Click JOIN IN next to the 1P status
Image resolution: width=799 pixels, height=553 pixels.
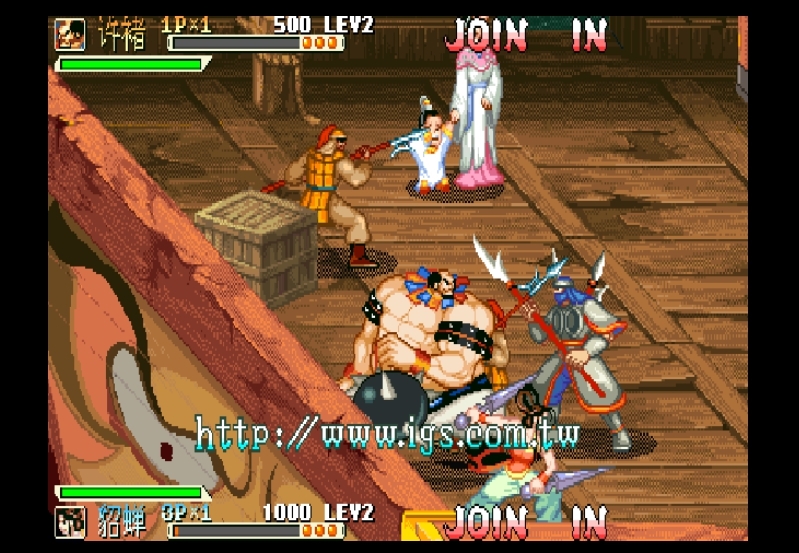526,36
